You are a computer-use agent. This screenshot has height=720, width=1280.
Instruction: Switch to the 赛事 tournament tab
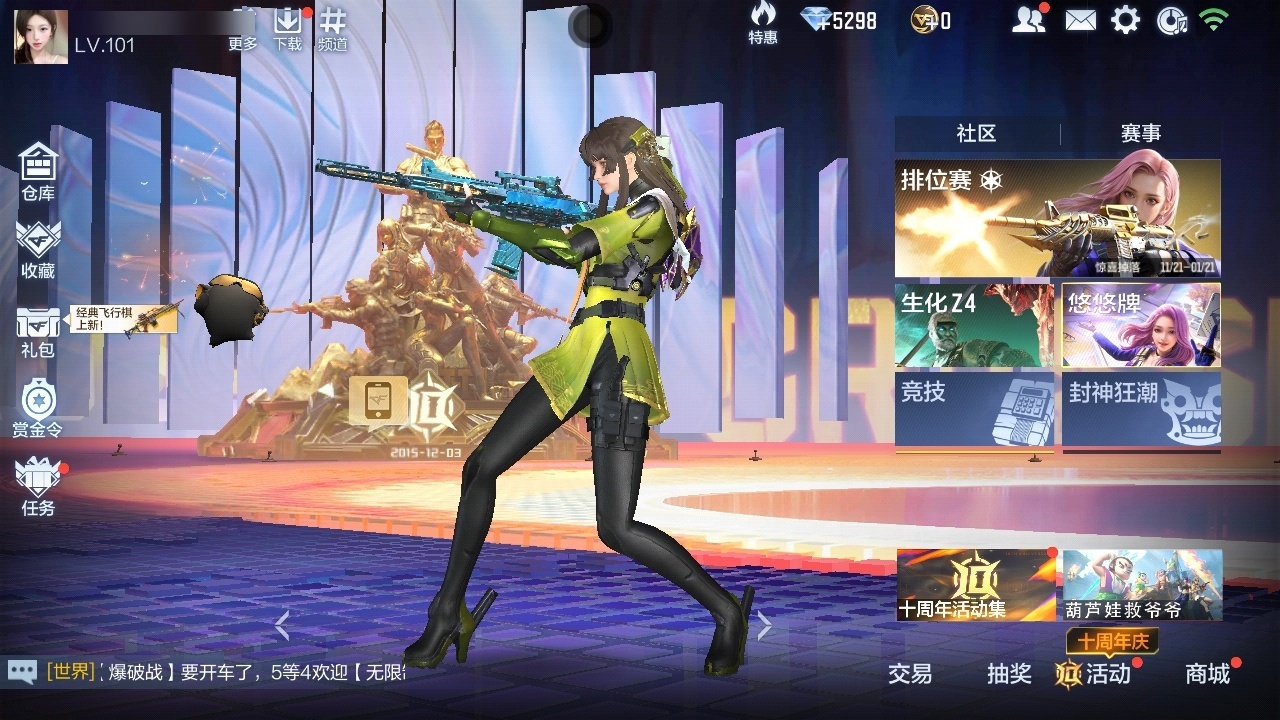[x=1140, y=133]
